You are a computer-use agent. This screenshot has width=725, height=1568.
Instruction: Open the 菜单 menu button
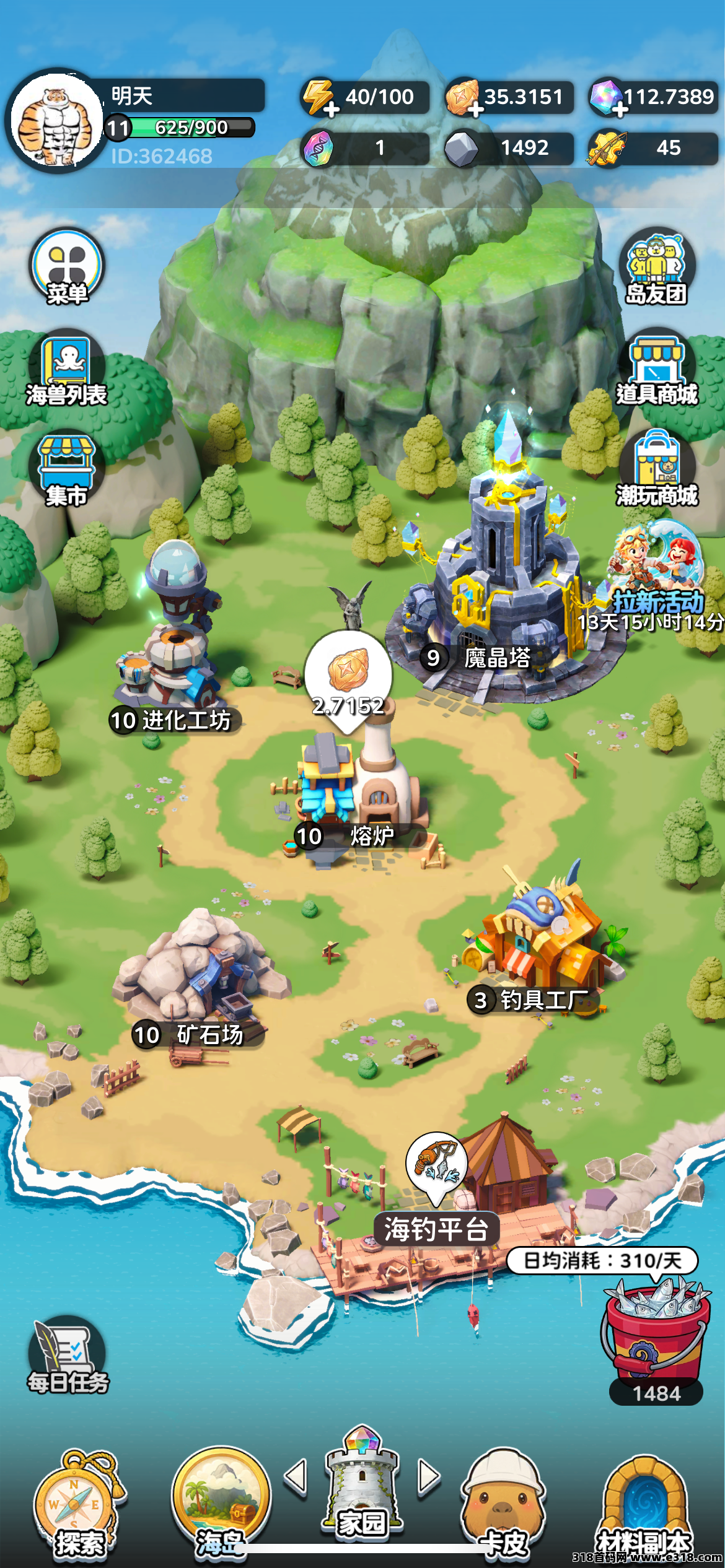coord(68,268)
